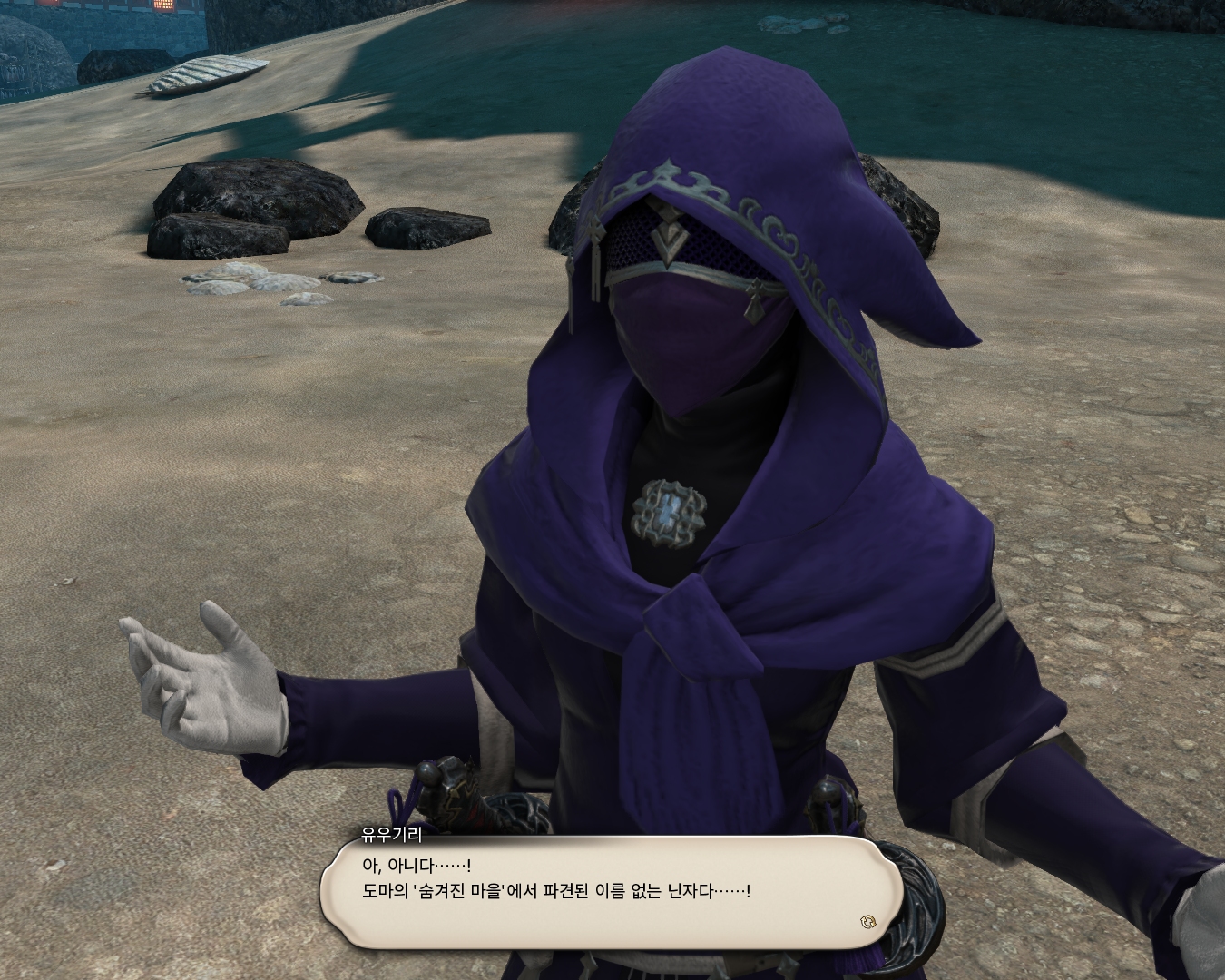Click the dialogue continue indicator icon

click(867, 922)
